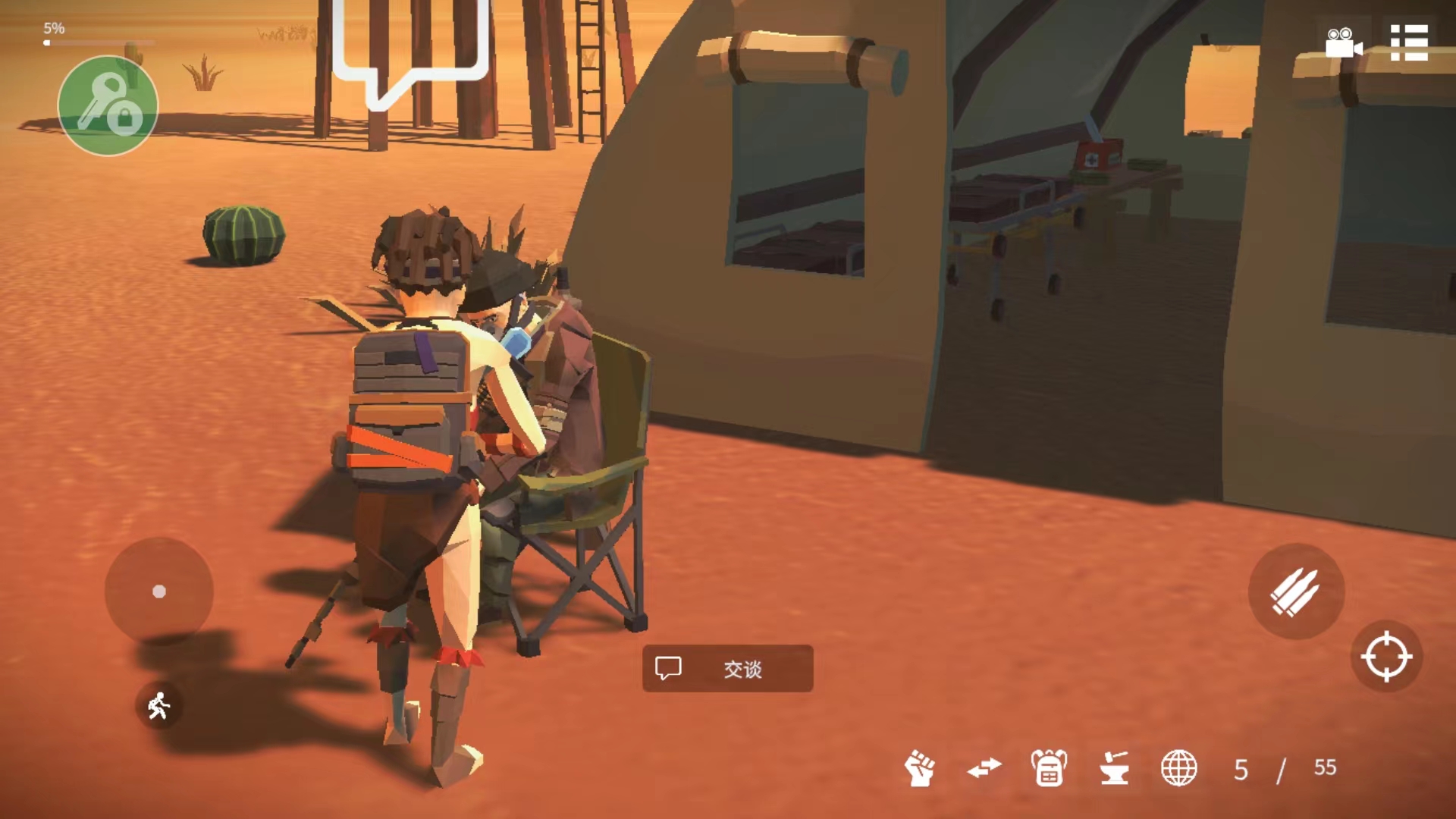
Task: Select the fist melee icon
Action: (920, 768)
